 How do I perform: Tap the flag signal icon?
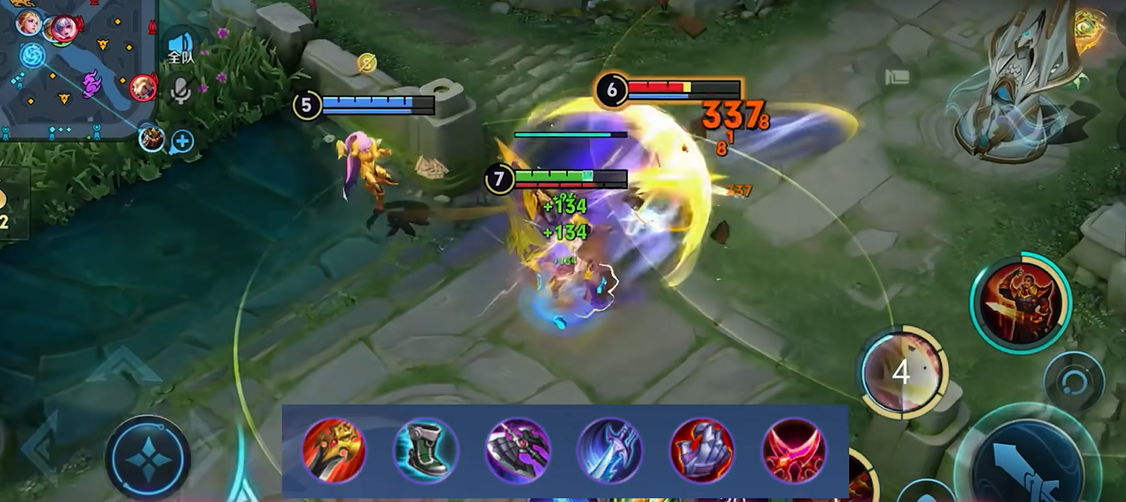896,76
